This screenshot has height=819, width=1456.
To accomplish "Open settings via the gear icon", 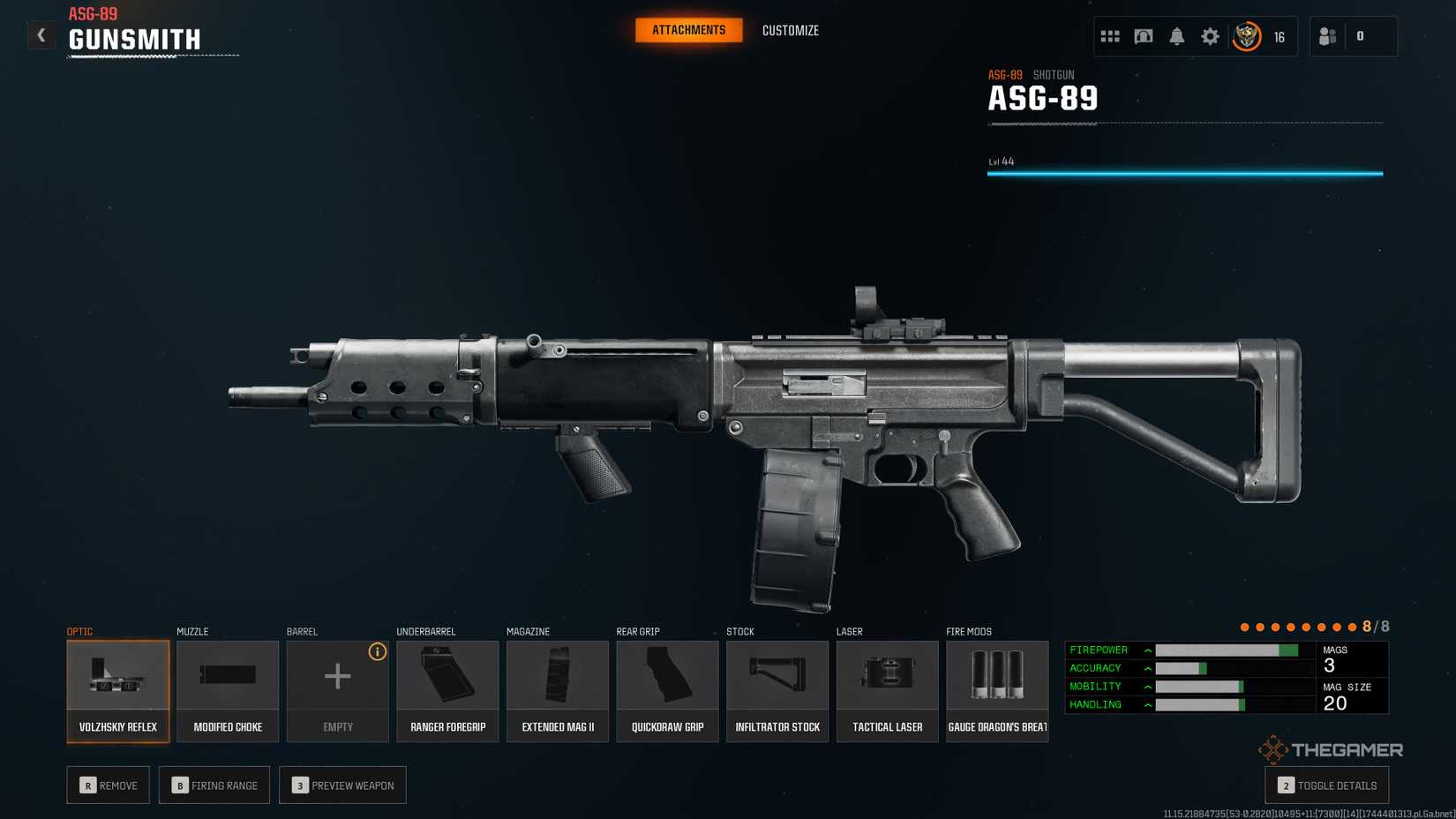I will click(x=1210, y=37).
